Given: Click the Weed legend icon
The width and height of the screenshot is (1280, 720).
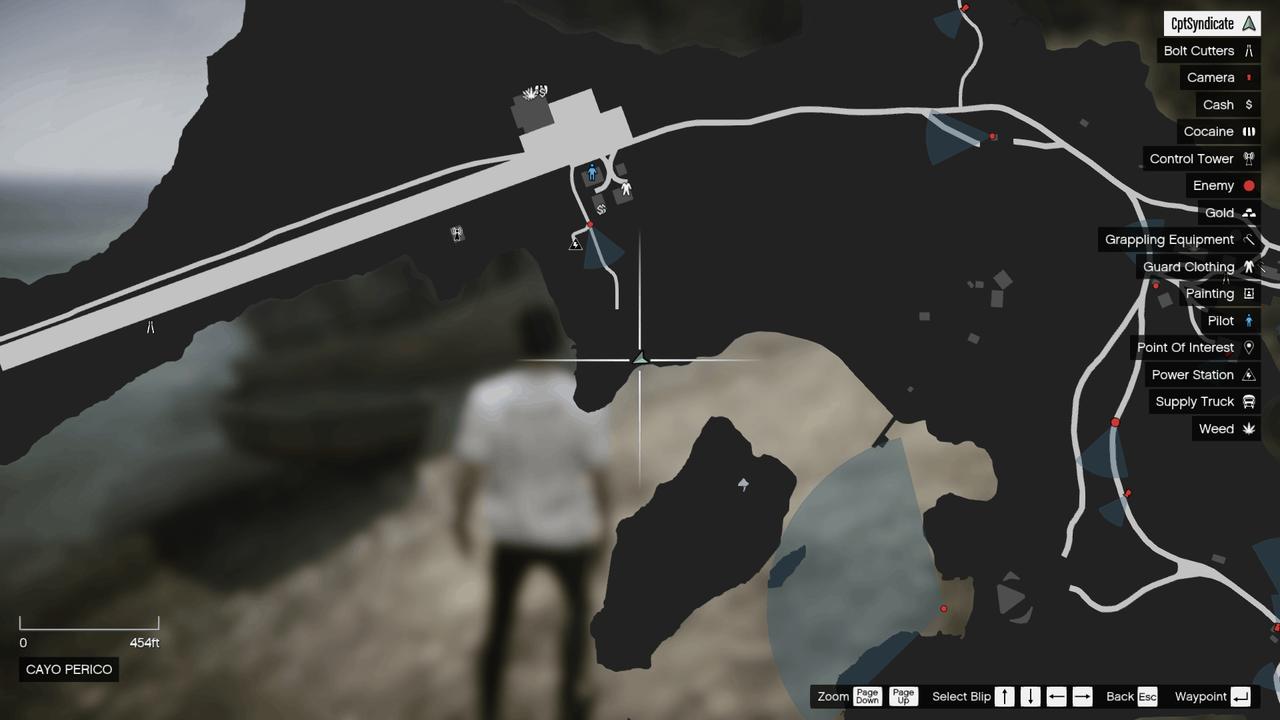Looking at the screenshot, I should 1249,428.
